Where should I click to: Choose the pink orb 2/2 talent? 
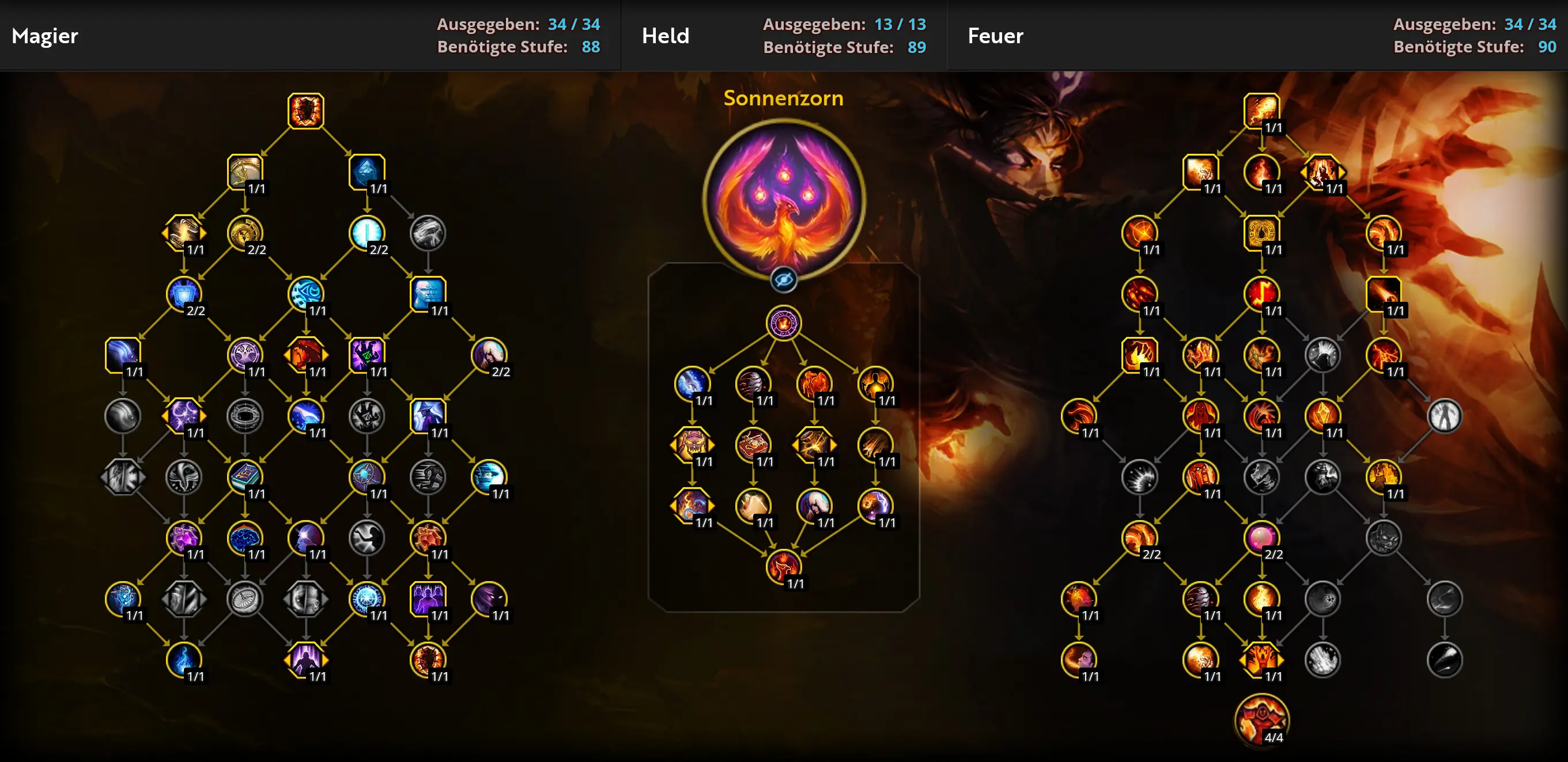[x=1261, y=537]
